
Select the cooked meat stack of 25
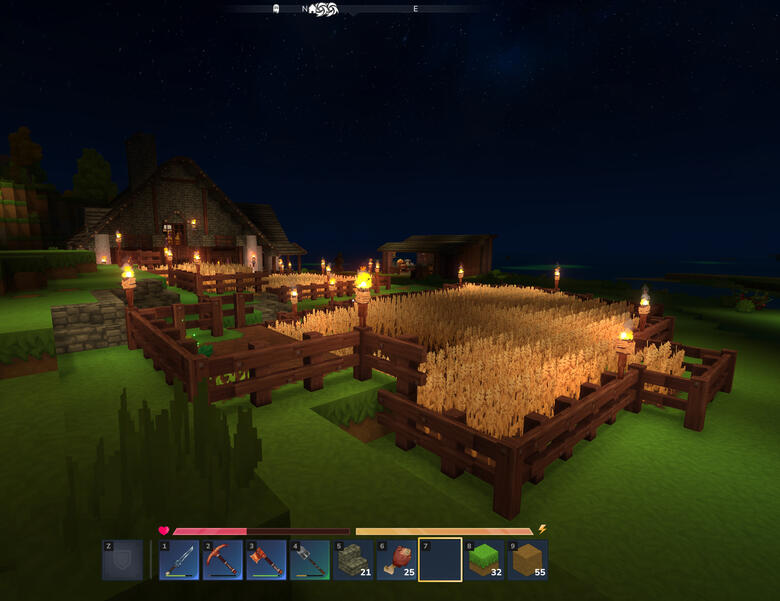pyautogui.click(x=397, y=560)
